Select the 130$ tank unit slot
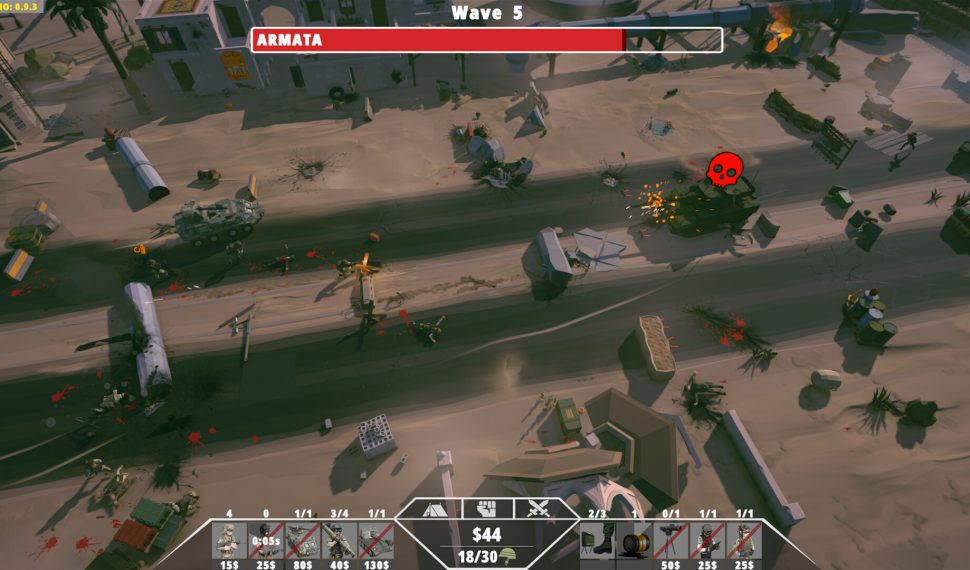970x570 pixels. pos(376,541)
